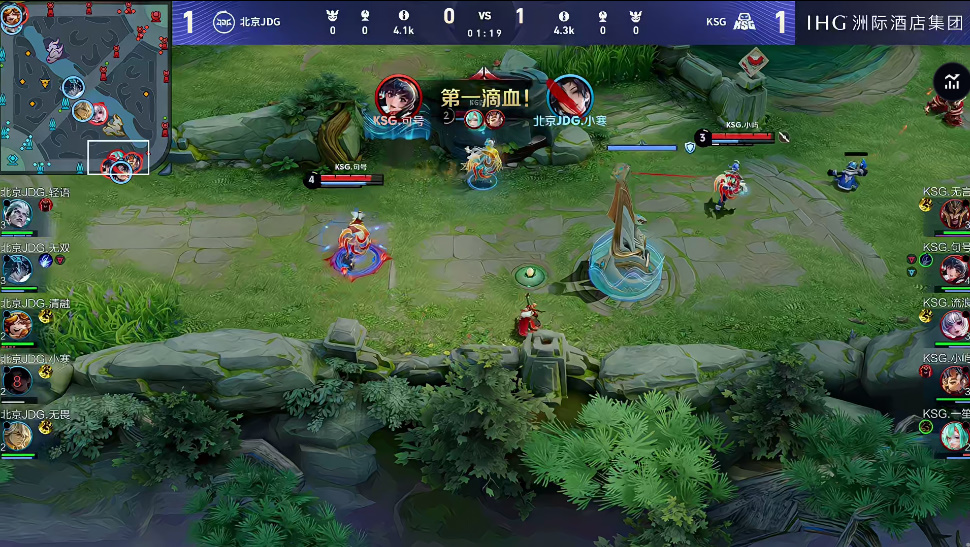Select 北京JDG.轻语 player portrait
Viewport: 970px width, 547px height.
click(x=17, y=214)
